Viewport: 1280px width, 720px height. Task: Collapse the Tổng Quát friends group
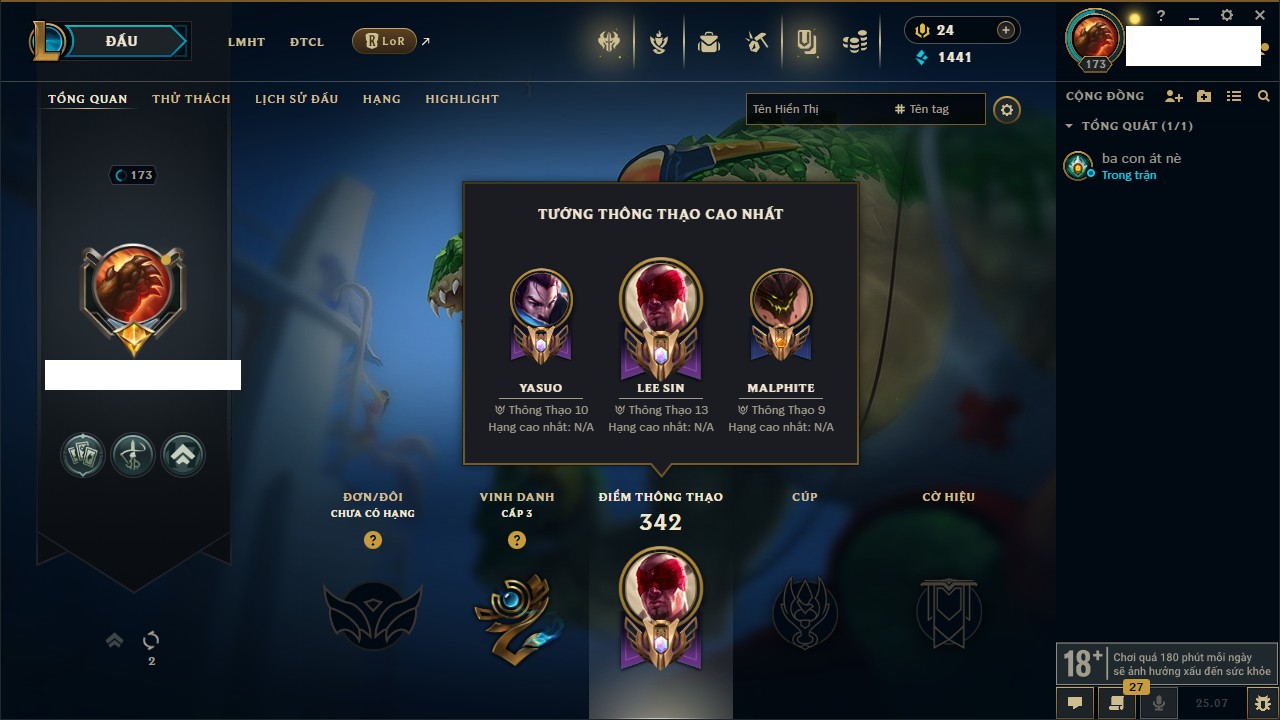[1069, 126]
